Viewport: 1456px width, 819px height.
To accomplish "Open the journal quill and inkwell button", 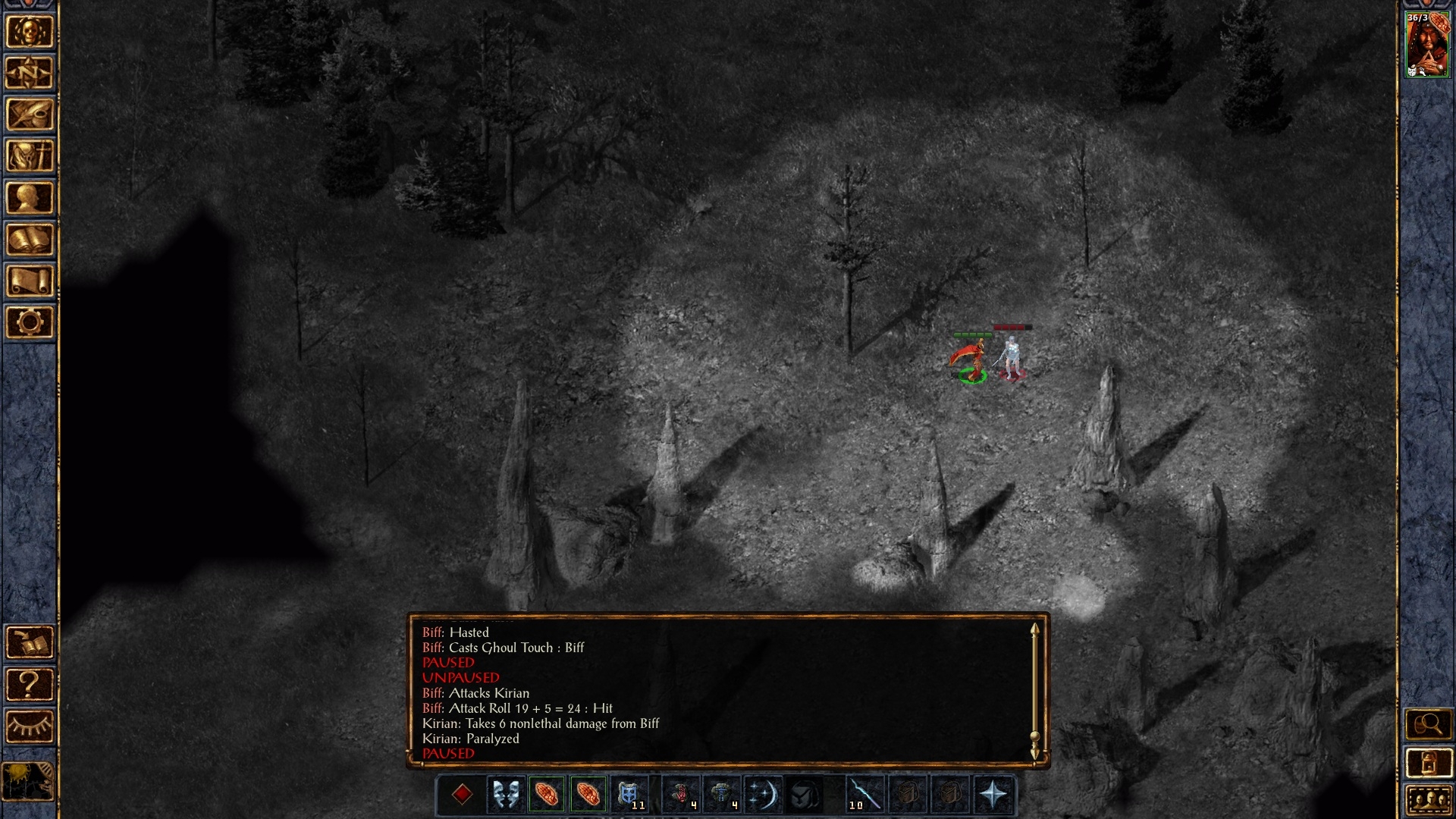I will (30, 115).
